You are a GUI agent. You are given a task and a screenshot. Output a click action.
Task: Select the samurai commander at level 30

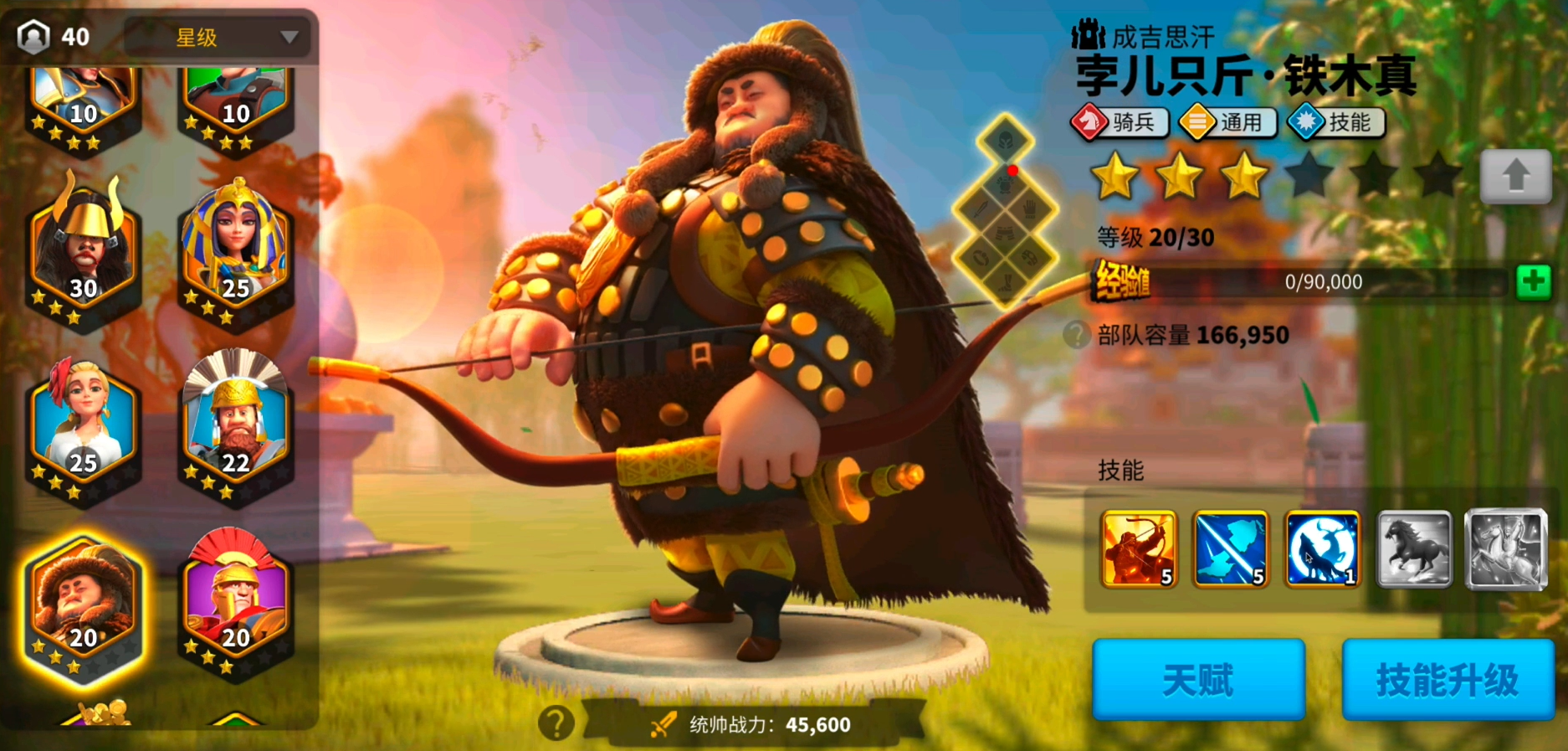(x=80, y=247)
